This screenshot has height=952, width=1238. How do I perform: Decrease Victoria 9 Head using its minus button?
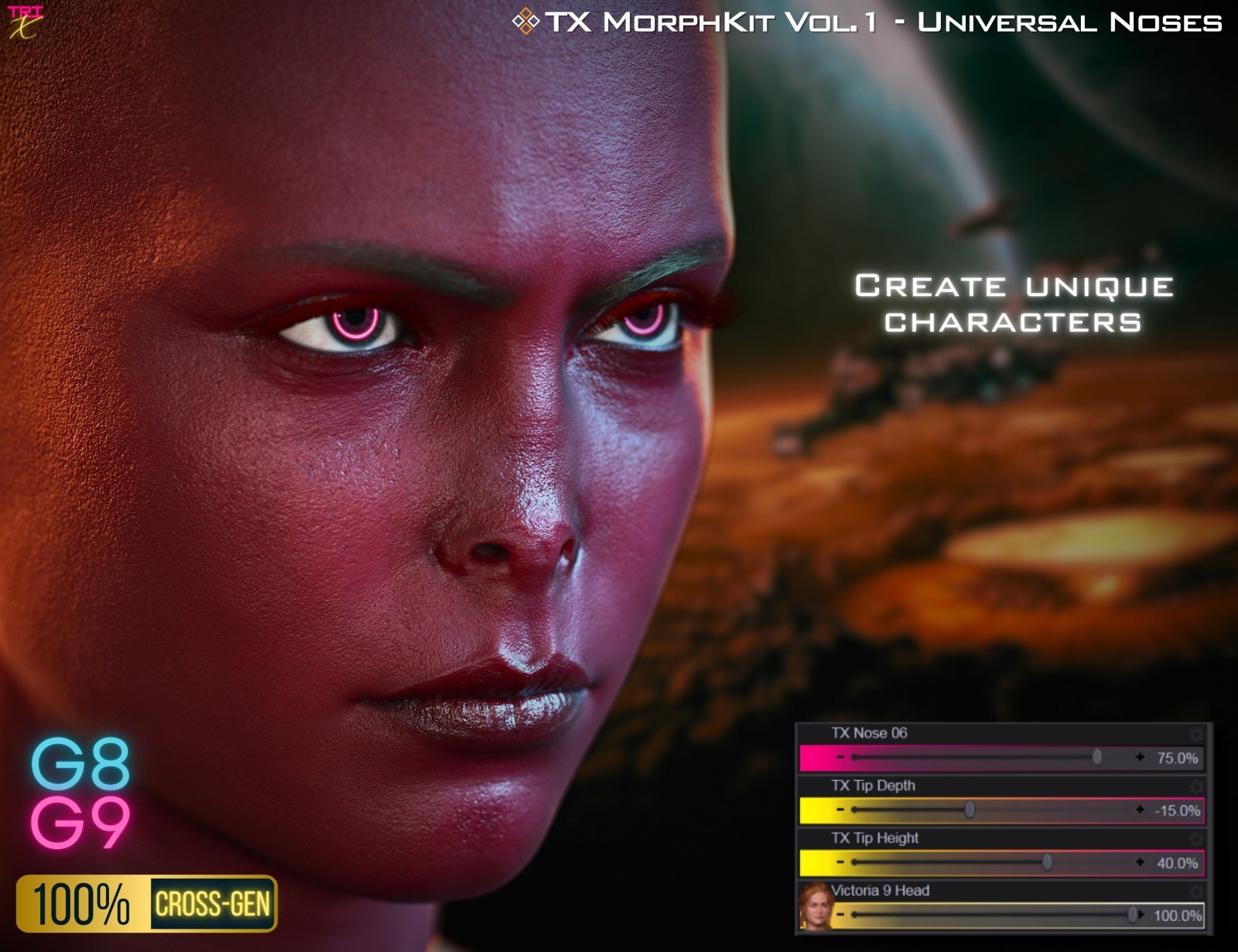point(840,915)
